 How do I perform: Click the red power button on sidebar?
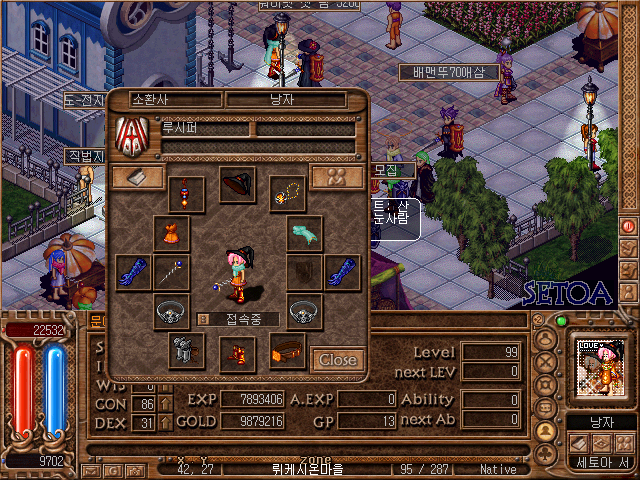(629, 226)
